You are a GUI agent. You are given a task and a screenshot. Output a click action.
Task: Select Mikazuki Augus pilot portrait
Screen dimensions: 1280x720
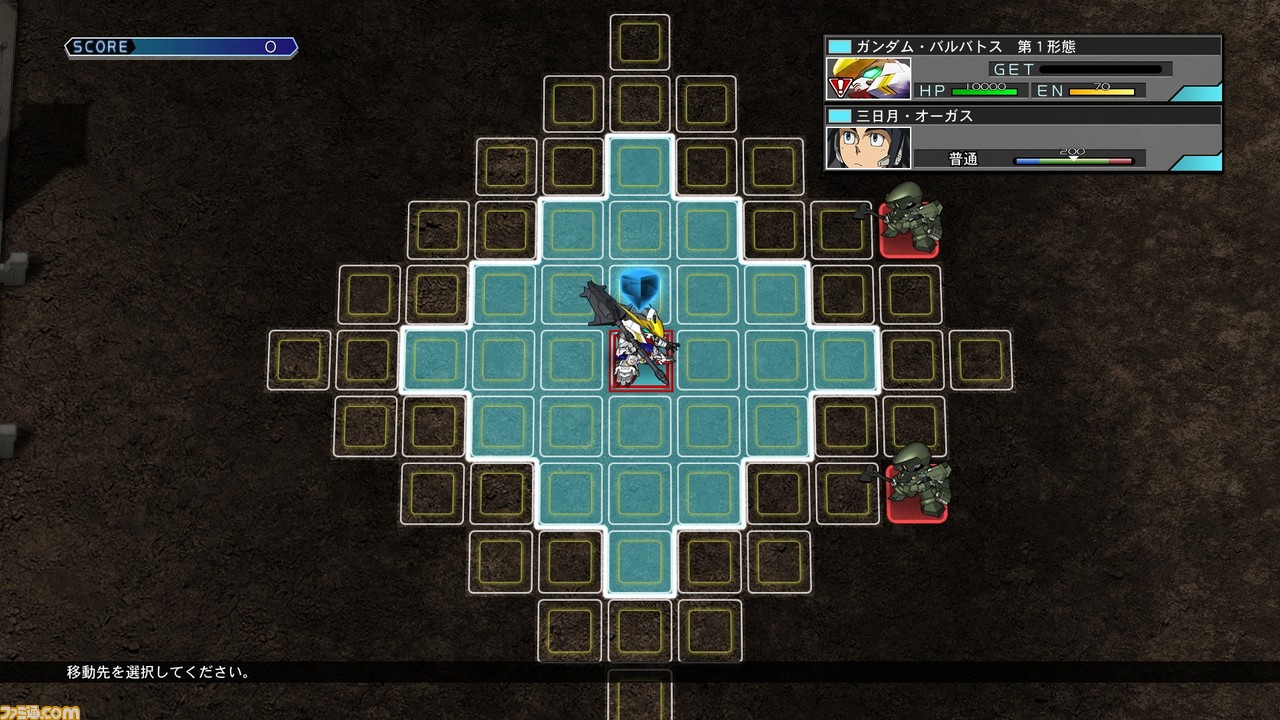point(868,151)
